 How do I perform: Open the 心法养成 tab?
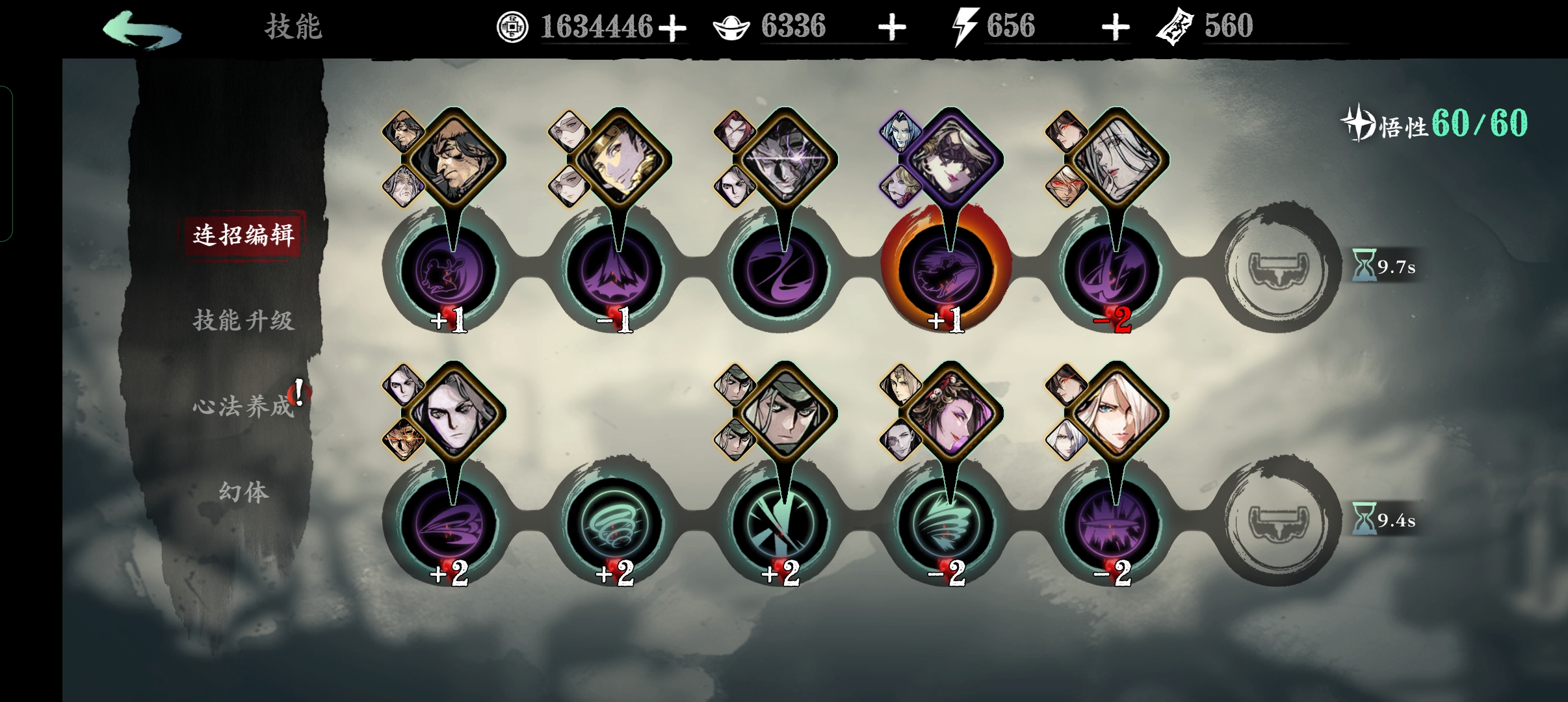click(x=243, y=406)
